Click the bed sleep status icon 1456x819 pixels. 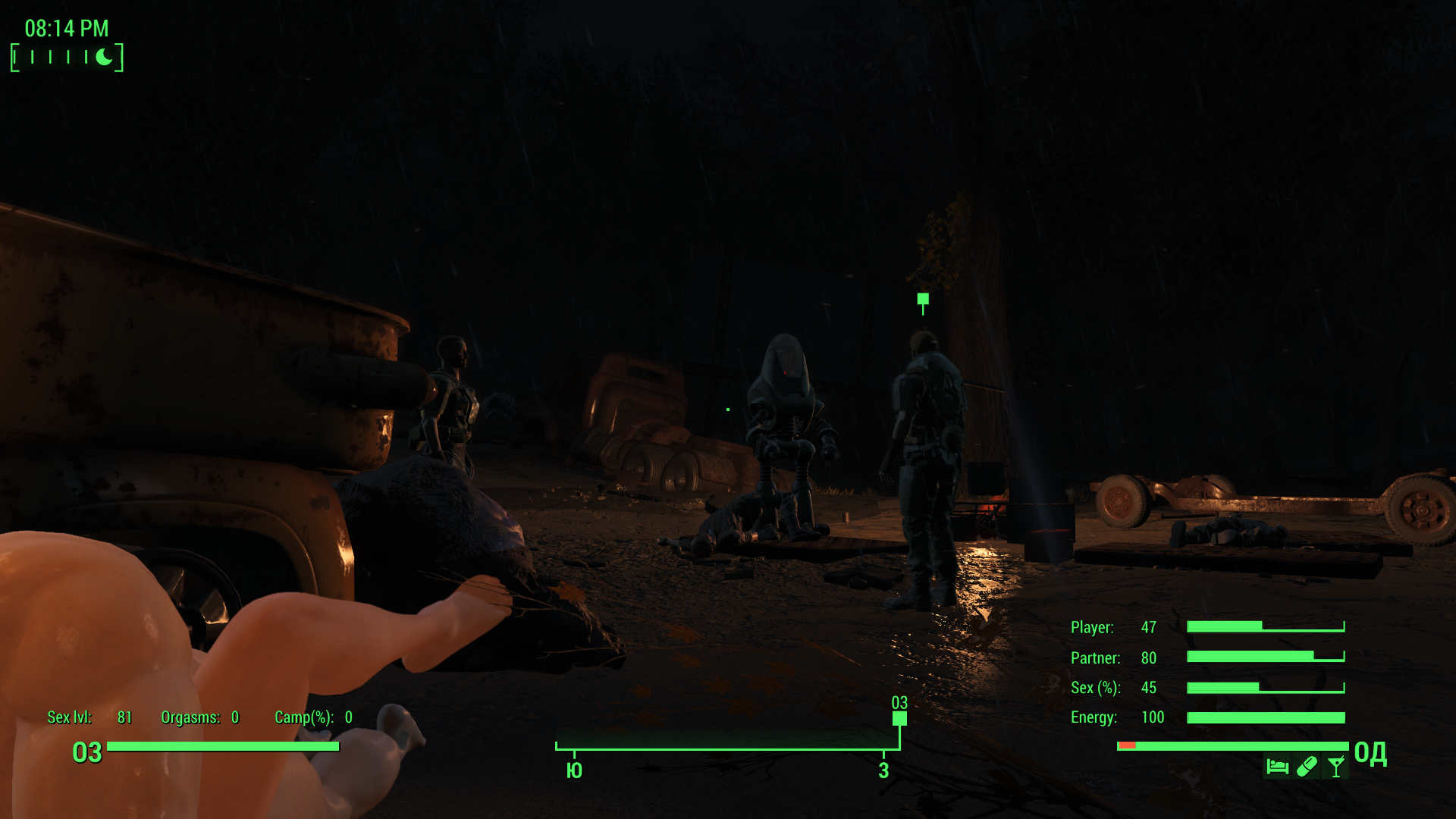pos(1277,767)
